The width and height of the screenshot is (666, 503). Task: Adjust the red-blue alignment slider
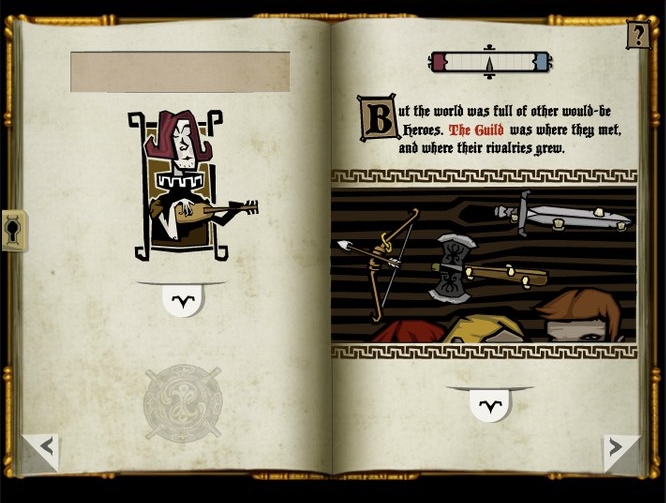(489, 62)
